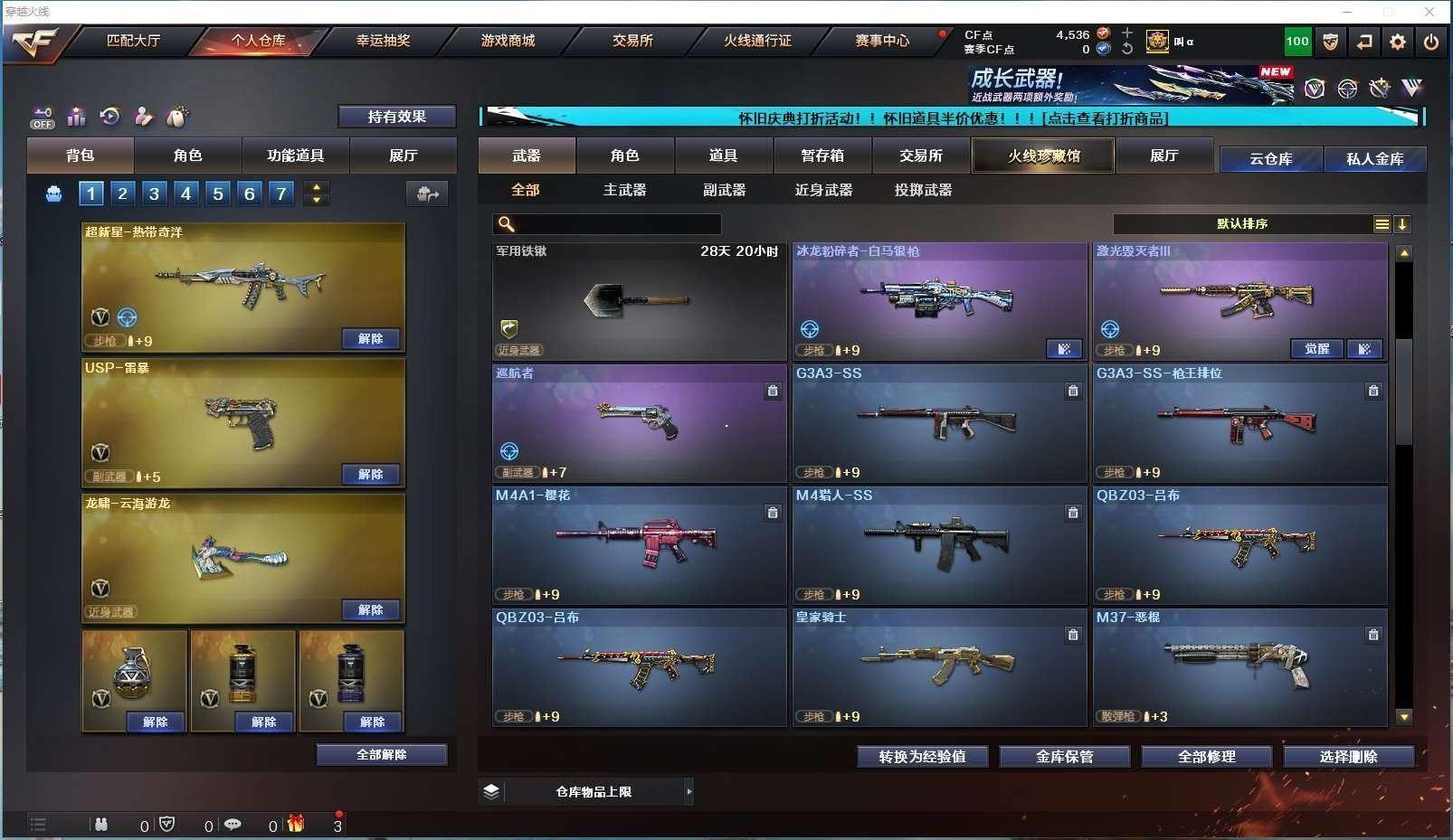Open the 赛事中心 tournament center
This screenshot has height=840, width=1453.
pyautogui.click(x=882, y=41)
